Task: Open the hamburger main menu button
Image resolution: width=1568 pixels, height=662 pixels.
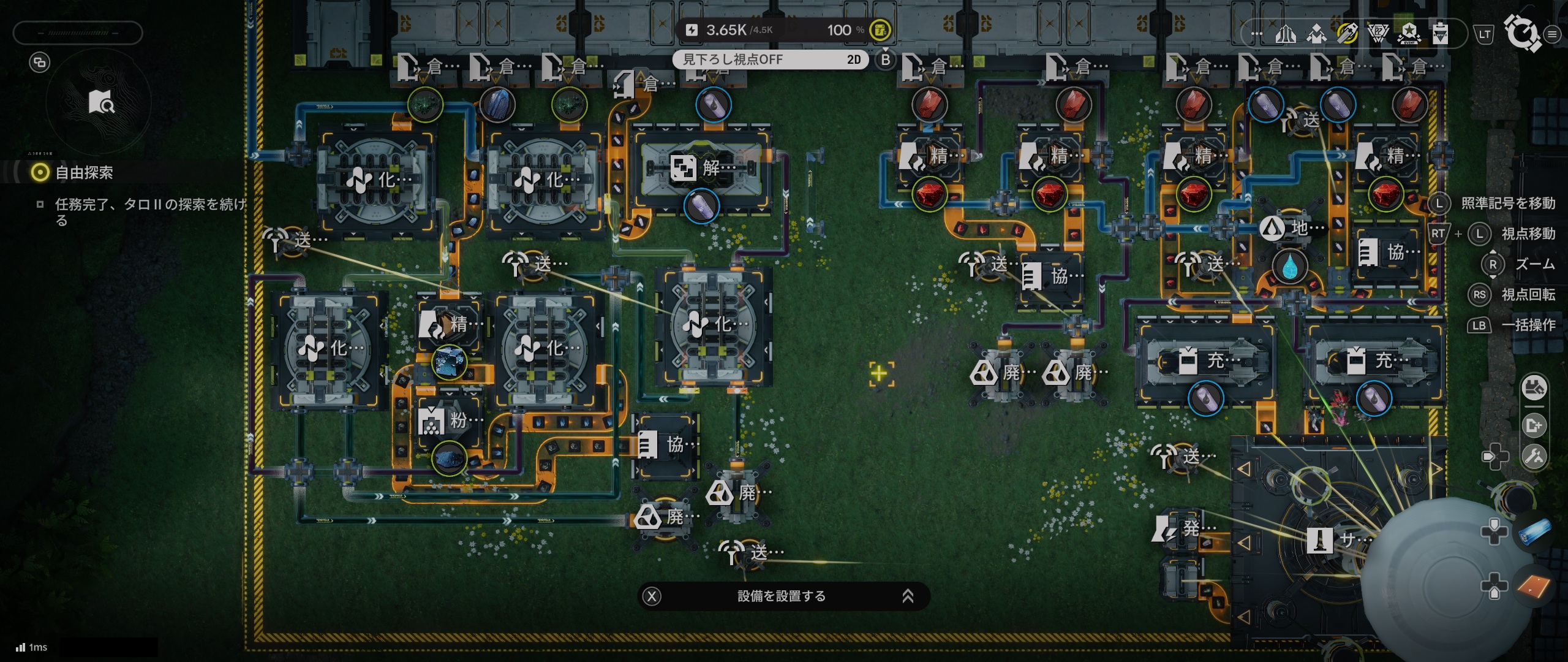Action: [x=1552, y=35]
